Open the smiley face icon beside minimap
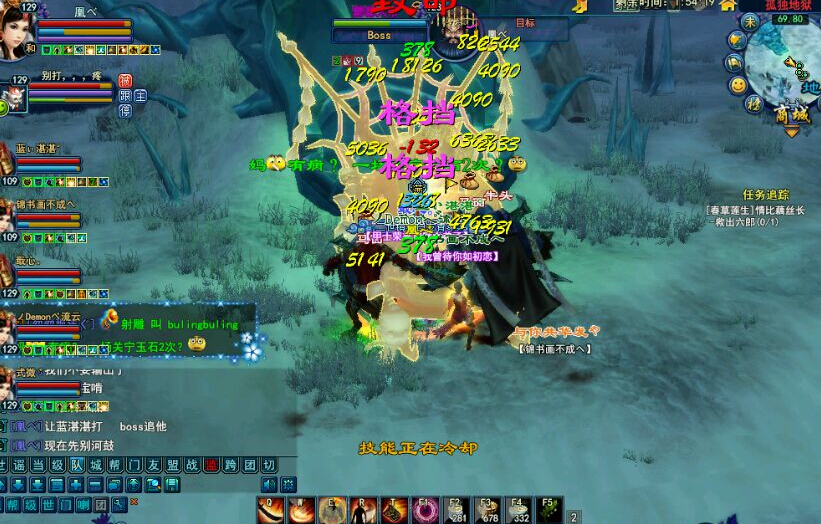The image size is (821, 524). coord(738,85)
